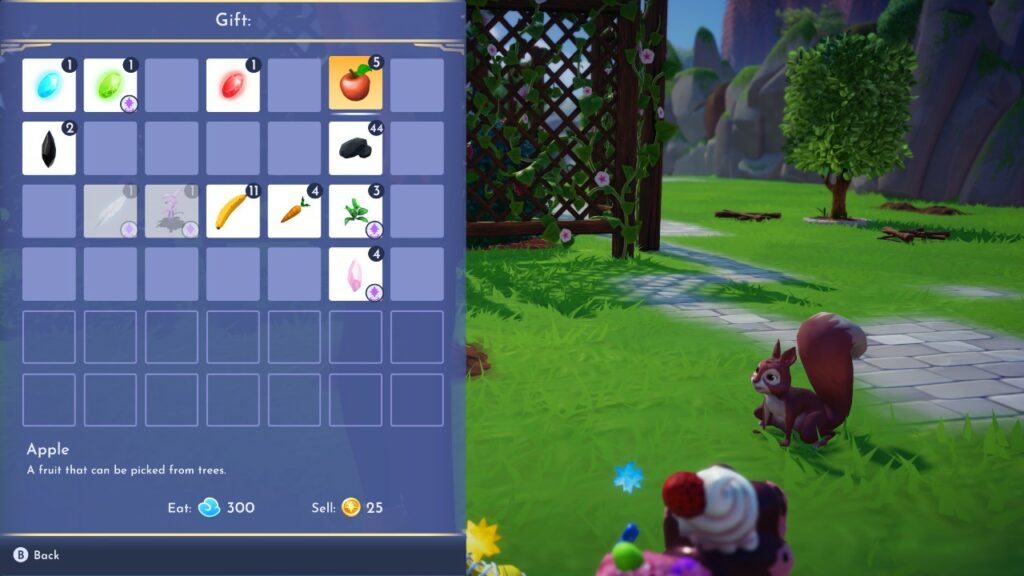
Task: Select the banana stack
Action: (233, 211)
